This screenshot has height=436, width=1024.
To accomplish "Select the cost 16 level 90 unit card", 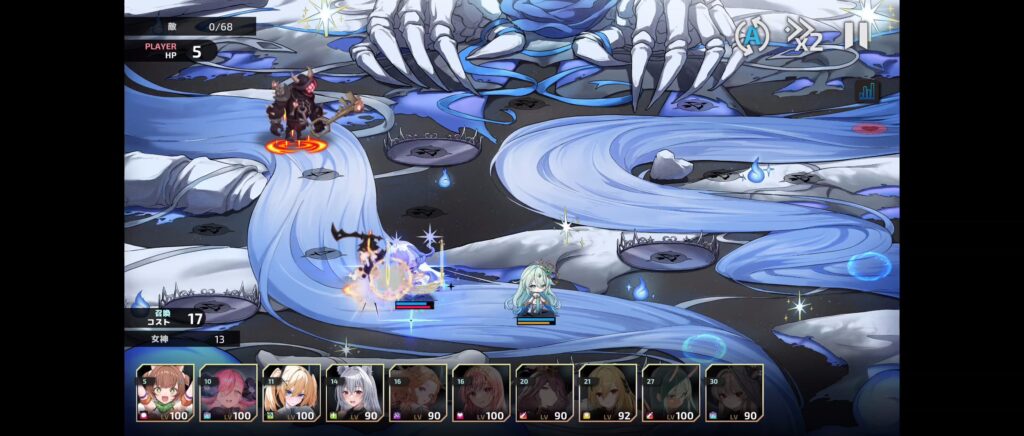I will (x=418, y=392).
